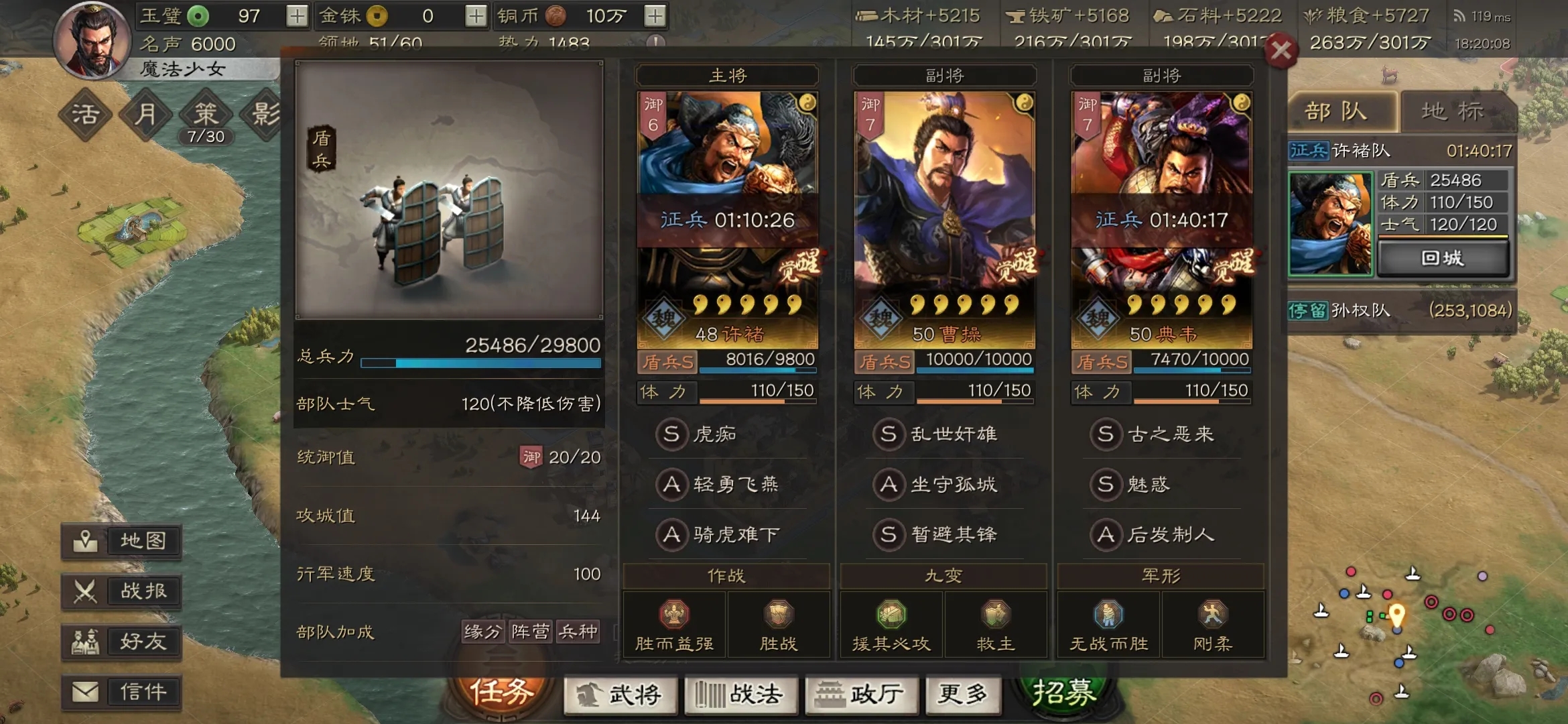
Task: Open the 信件 mail inbox
Action: click(x=121, y=692)
